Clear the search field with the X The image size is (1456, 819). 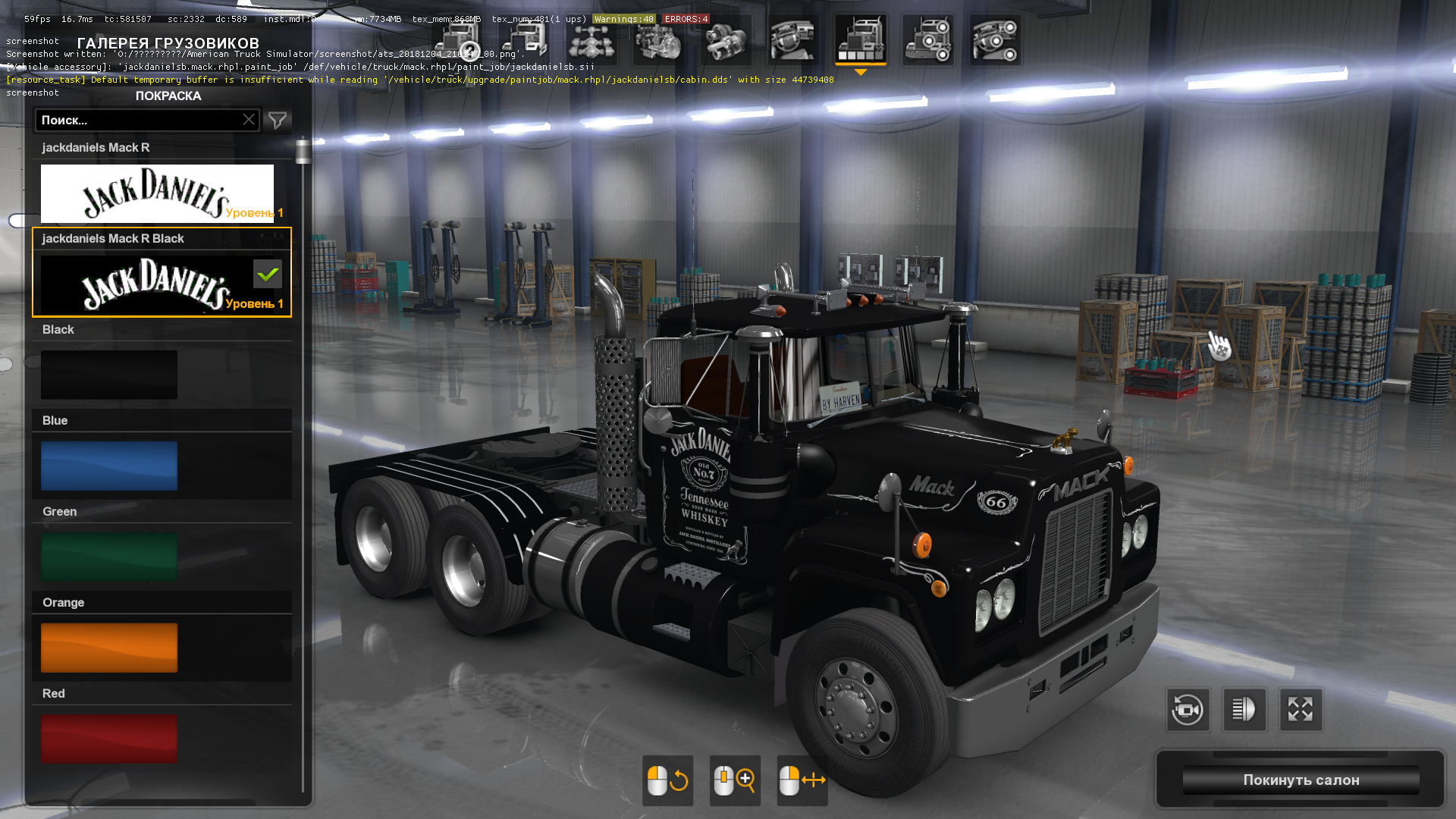[x=249, y=120]
